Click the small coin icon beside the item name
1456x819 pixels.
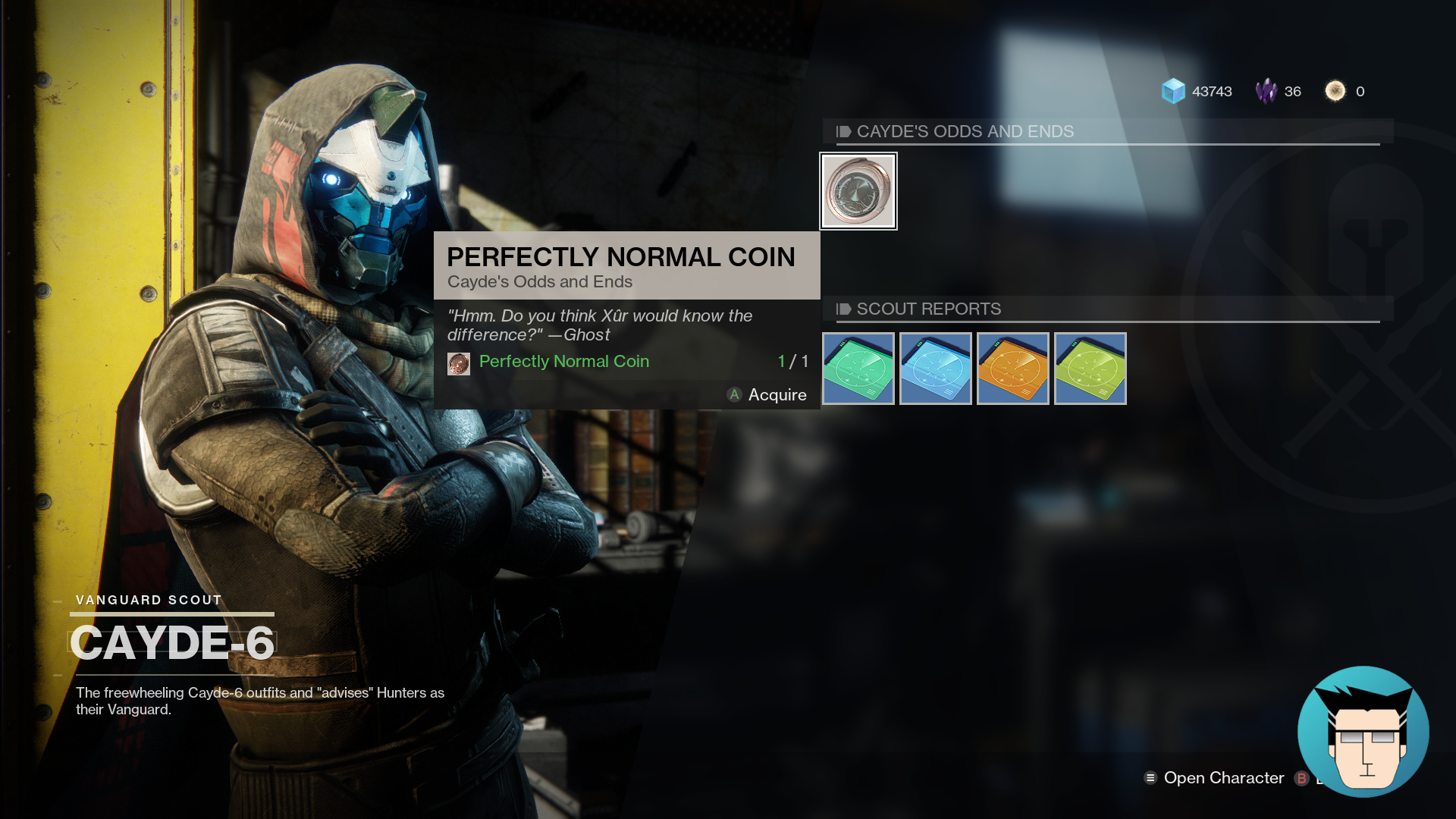(458, 362)
